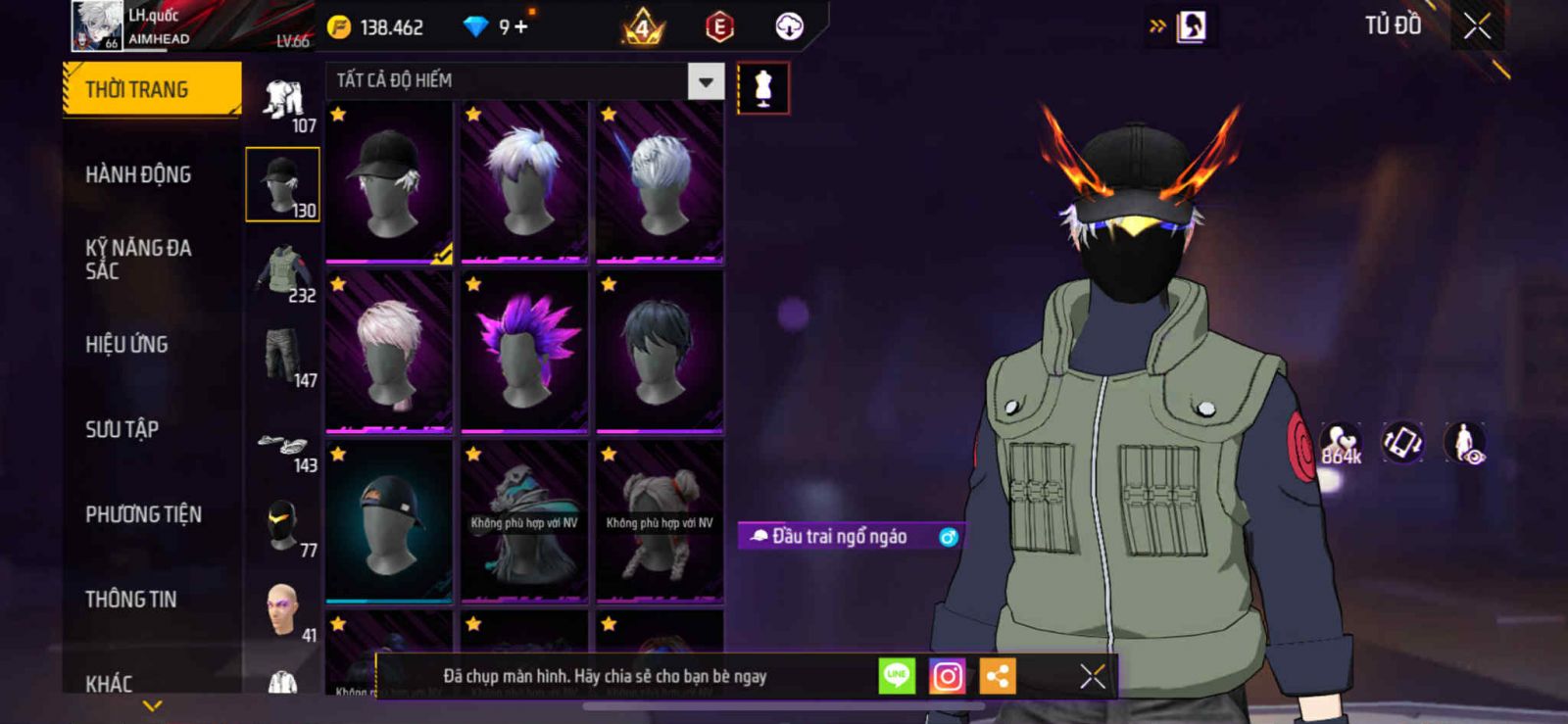Close the wardrobe screen
The image size is (1568, 724).
pos(1477,26)
